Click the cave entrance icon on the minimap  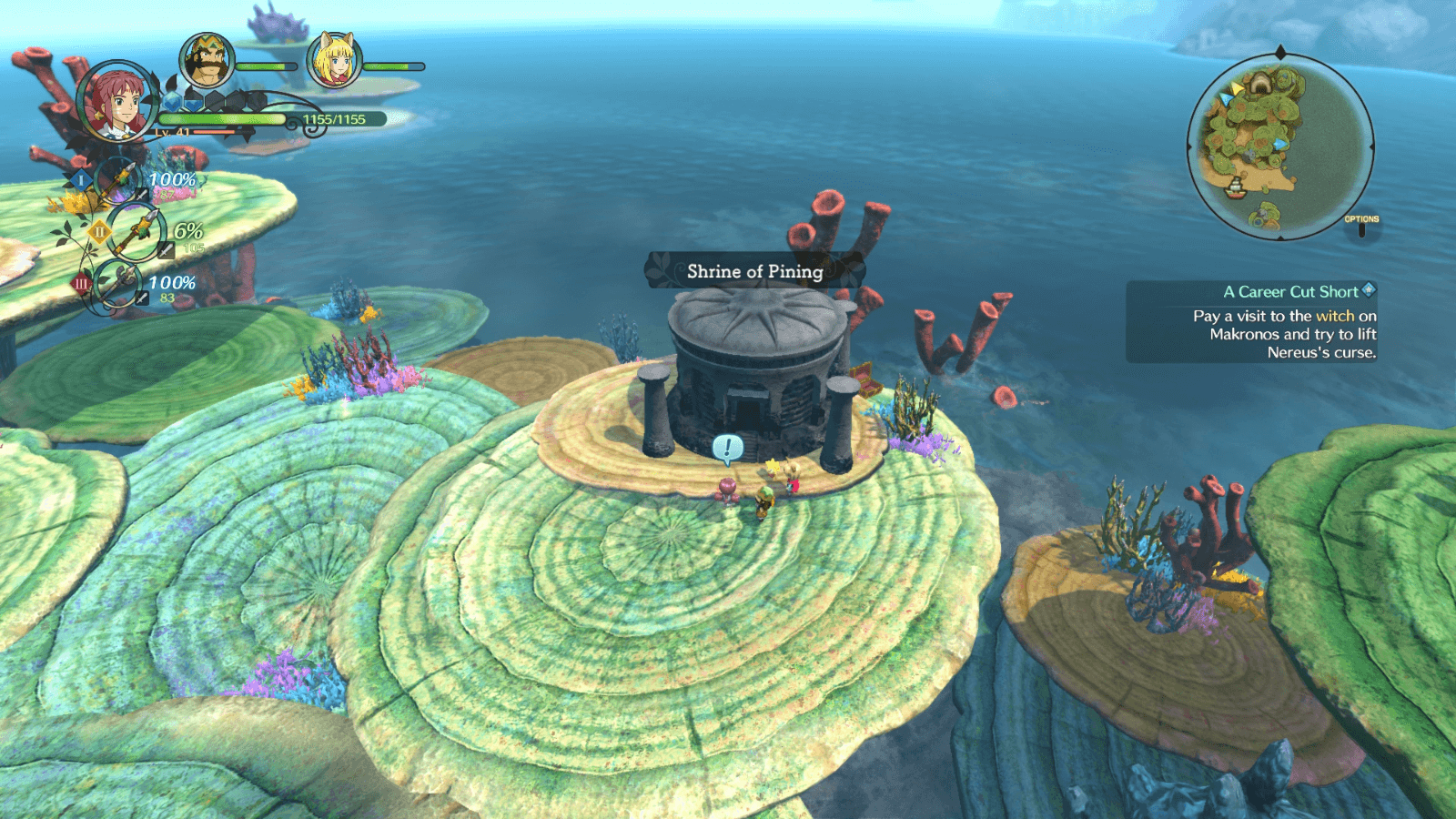pyautogui.click(x=1259, y=84)
